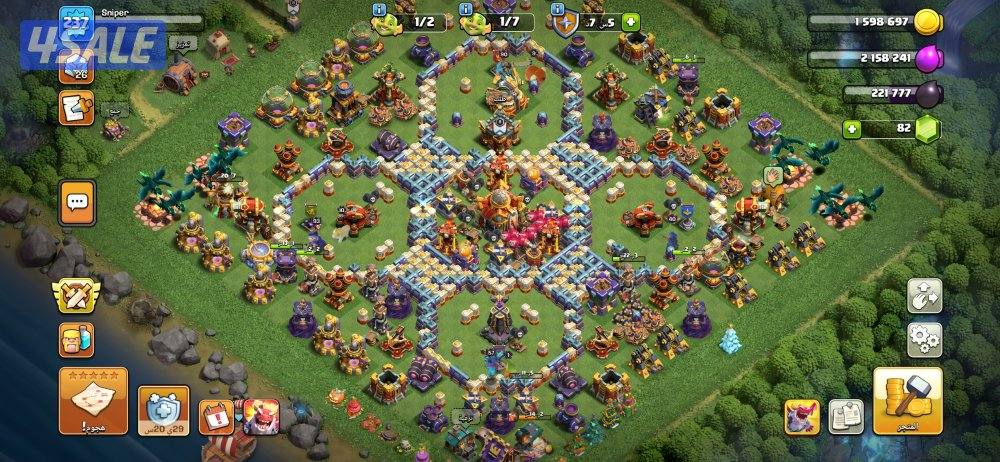This screenshot has width=1000, height=462.
Task: Click the green plus beside the shield
Action: pos(631,22)
